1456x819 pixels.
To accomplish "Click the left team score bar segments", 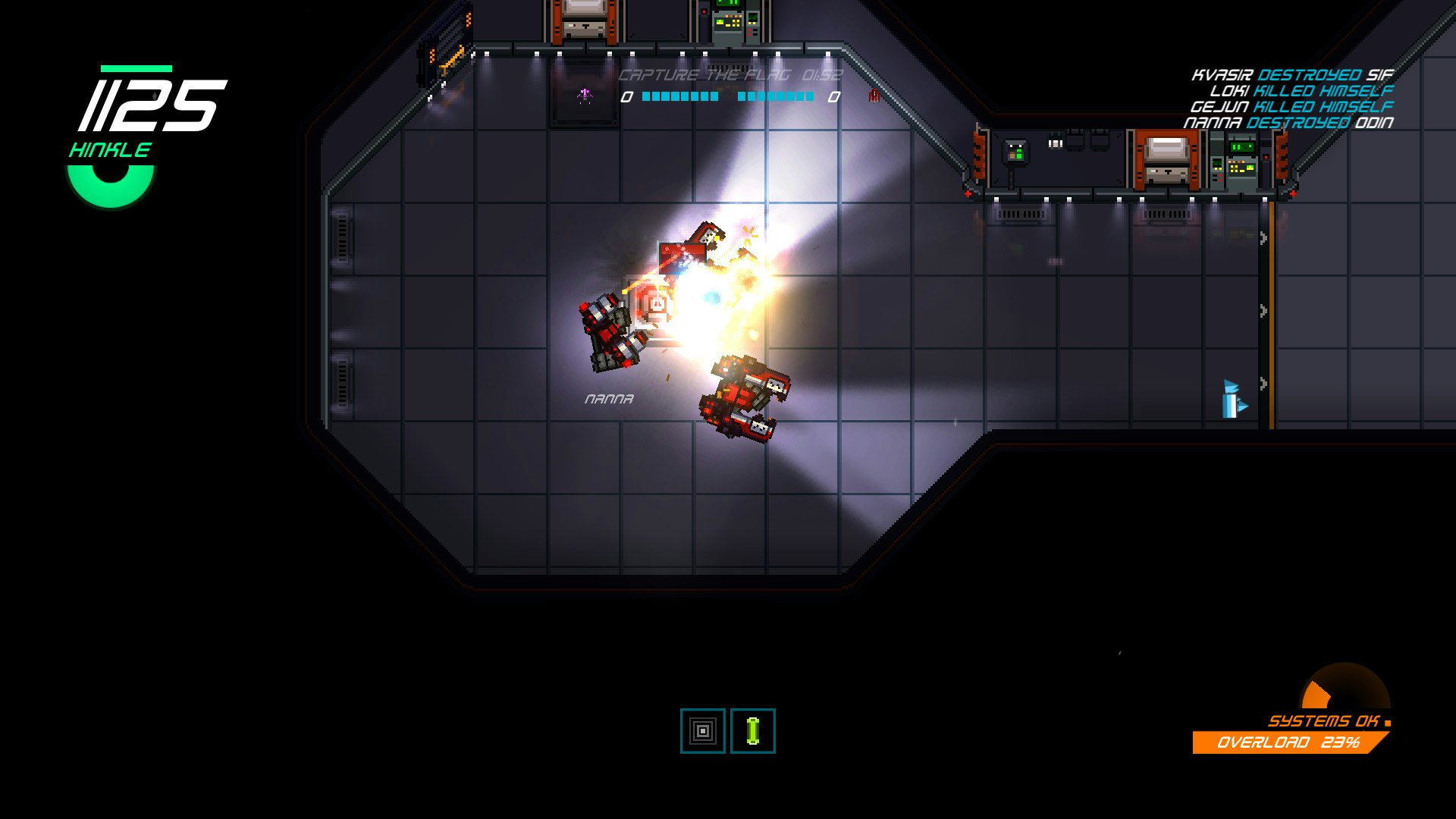I will (679, 97).
